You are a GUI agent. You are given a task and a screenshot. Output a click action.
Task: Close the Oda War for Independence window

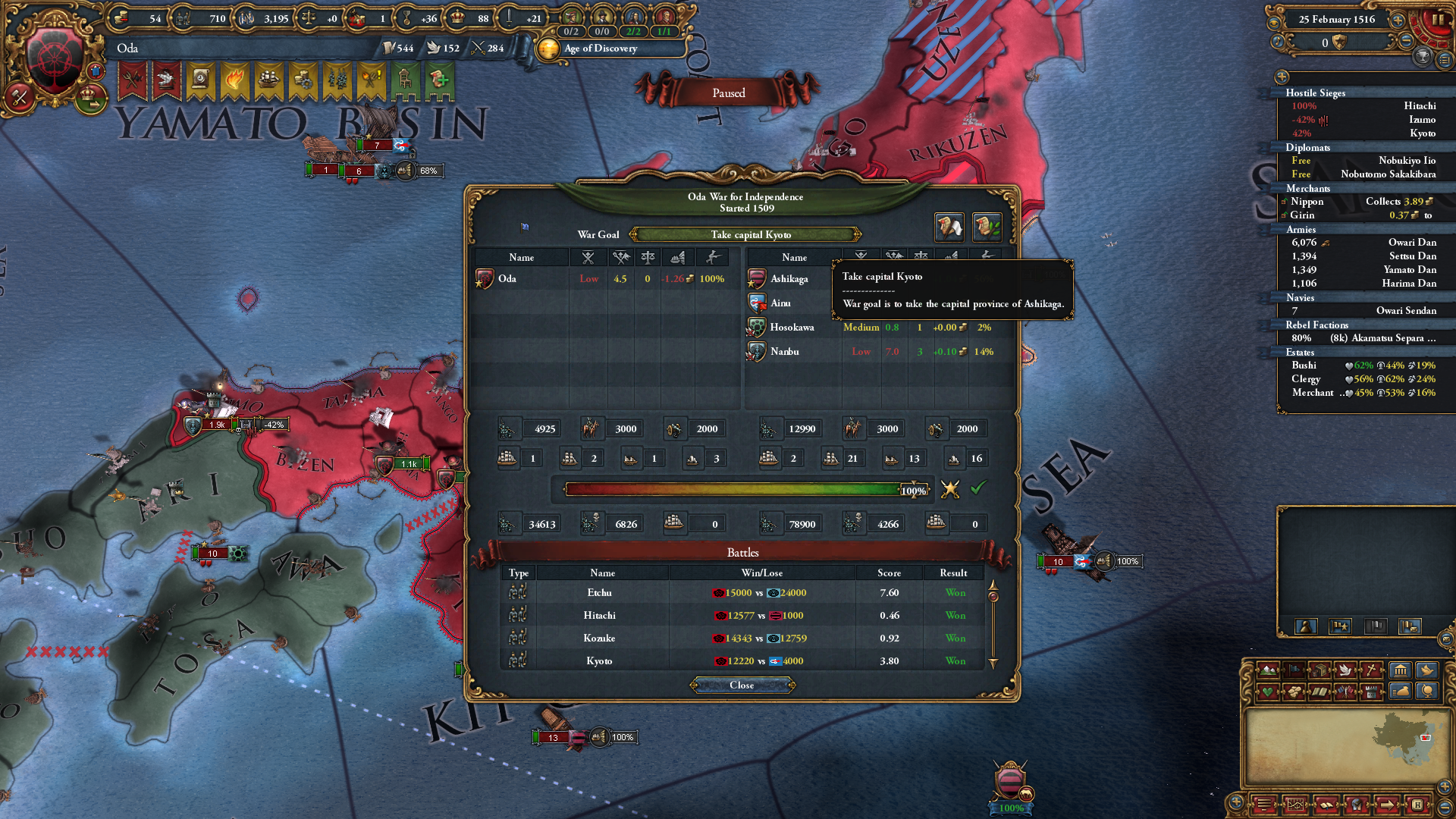pos(742,685)
